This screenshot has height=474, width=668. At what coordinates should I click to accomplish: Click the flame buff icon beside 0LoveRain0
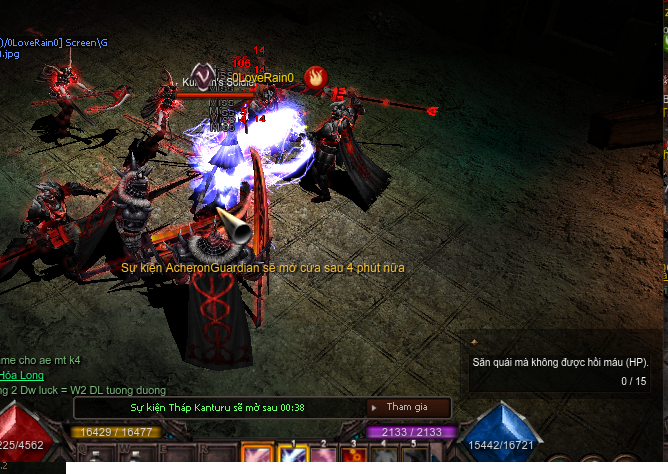pos(314,76)
